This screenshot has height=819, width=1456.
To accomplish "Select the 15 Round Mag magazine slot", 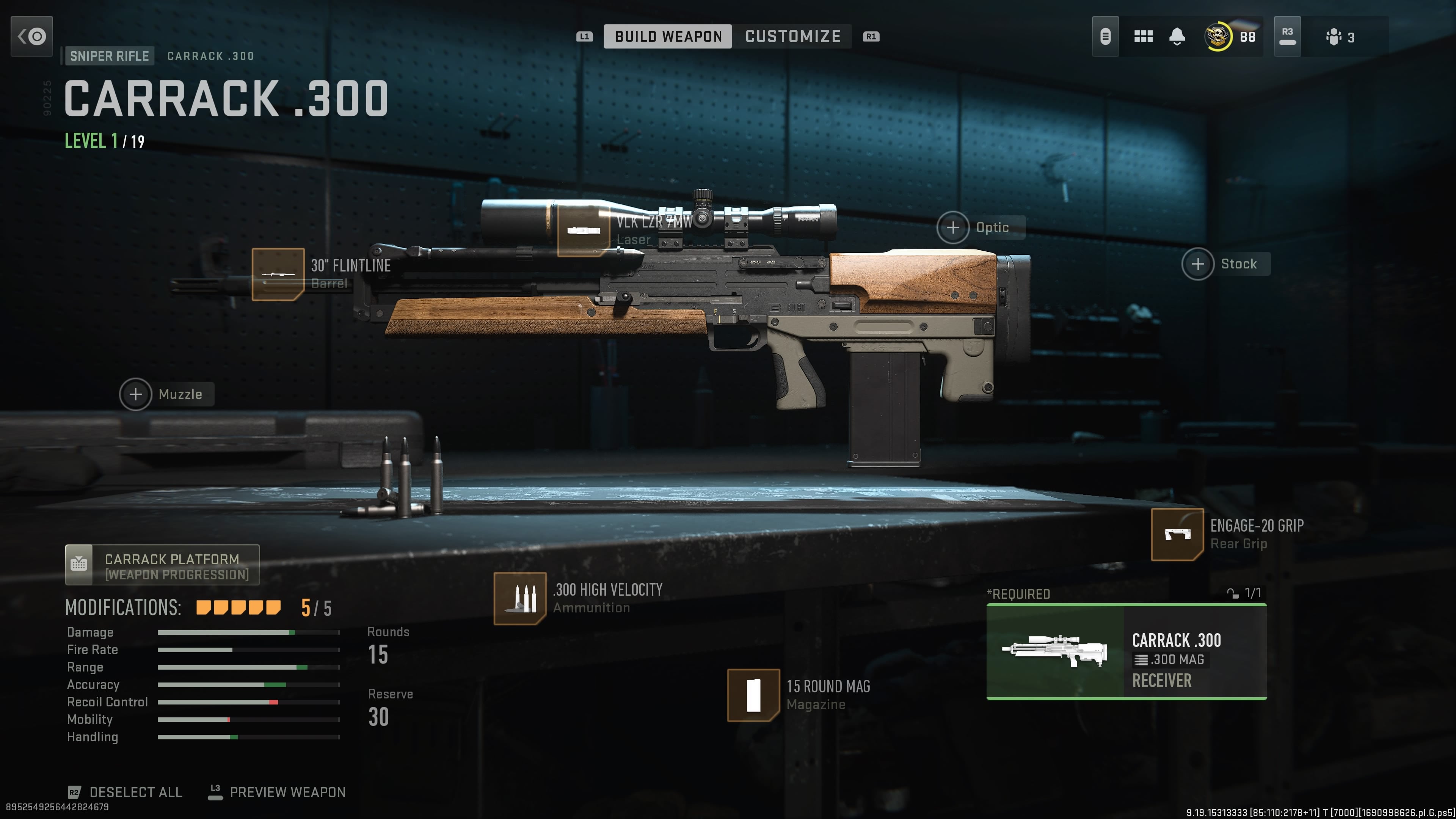I will [x=753, y=695].
